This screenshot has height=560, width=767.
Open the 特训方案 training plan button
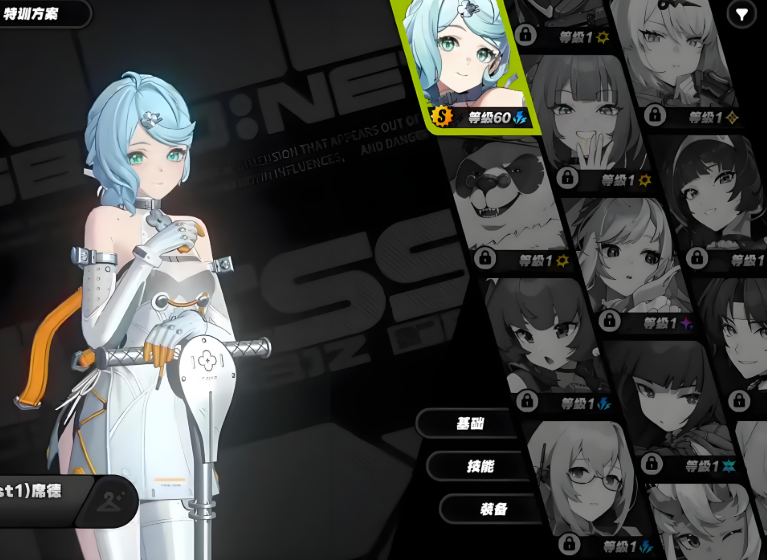click(40, 13)
